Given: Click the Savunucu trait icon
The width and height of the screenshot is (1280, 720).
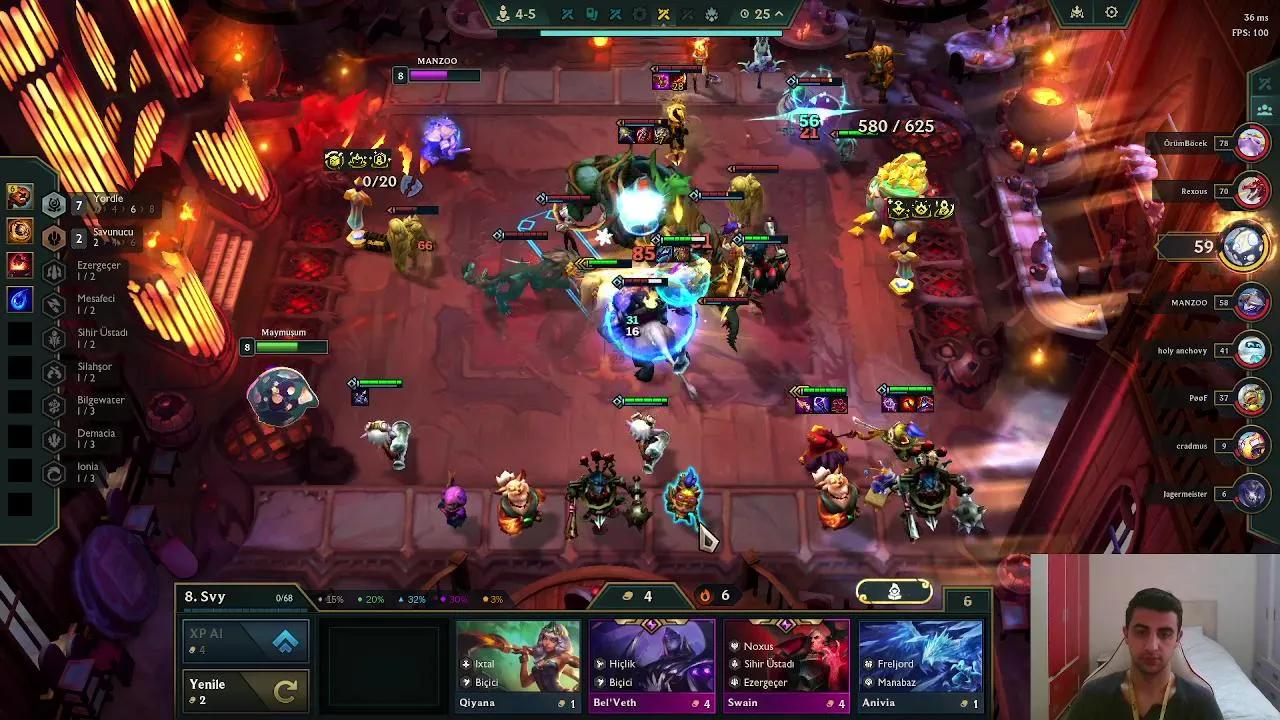Looking at the screenshot, I should (x=52, y=238).
